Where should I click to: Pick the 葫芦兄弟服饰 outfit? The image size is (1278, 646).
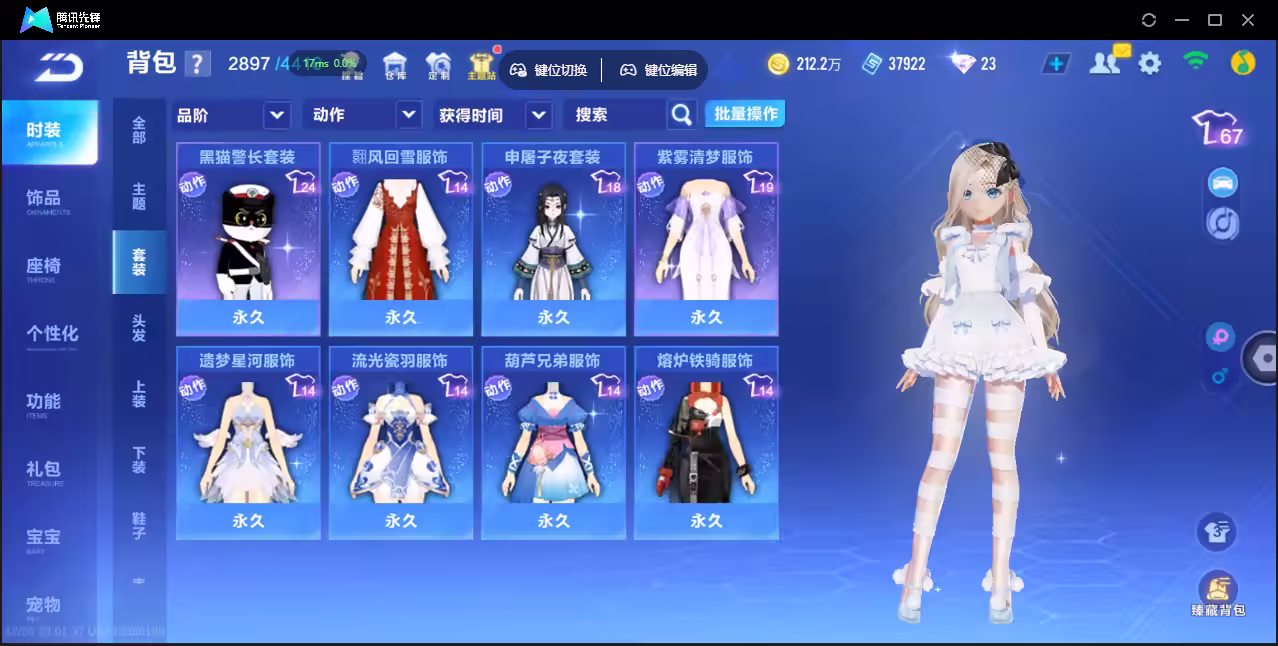pos(553,442)
